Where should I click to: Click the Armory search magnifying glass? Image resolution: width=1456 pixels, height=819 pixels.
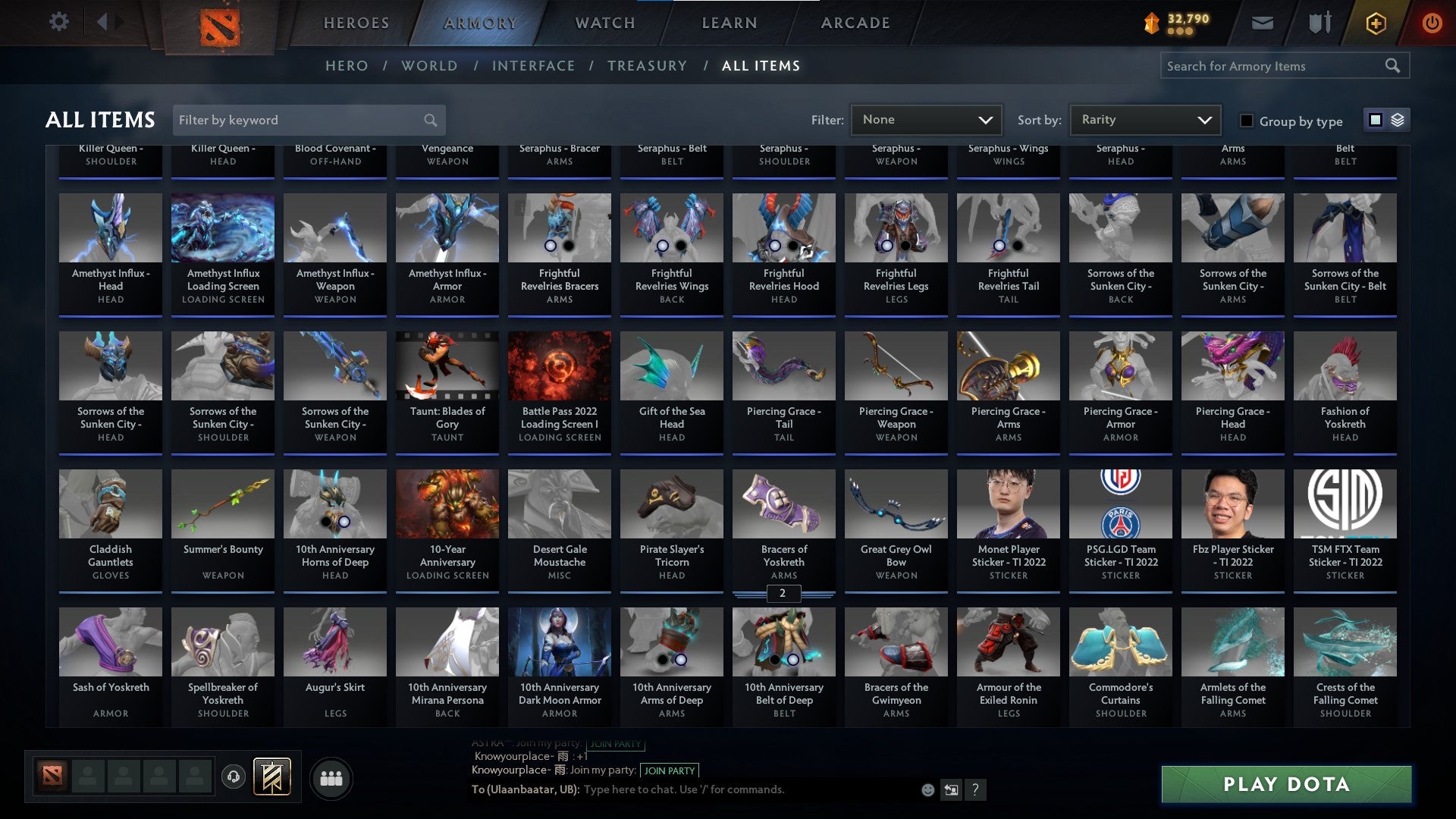[1395, 65]
